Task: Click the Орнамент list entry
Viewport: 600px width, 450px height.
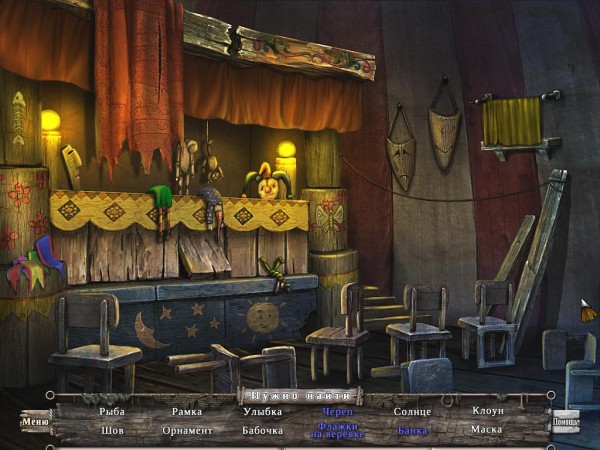Action: [x=186, y=430]
